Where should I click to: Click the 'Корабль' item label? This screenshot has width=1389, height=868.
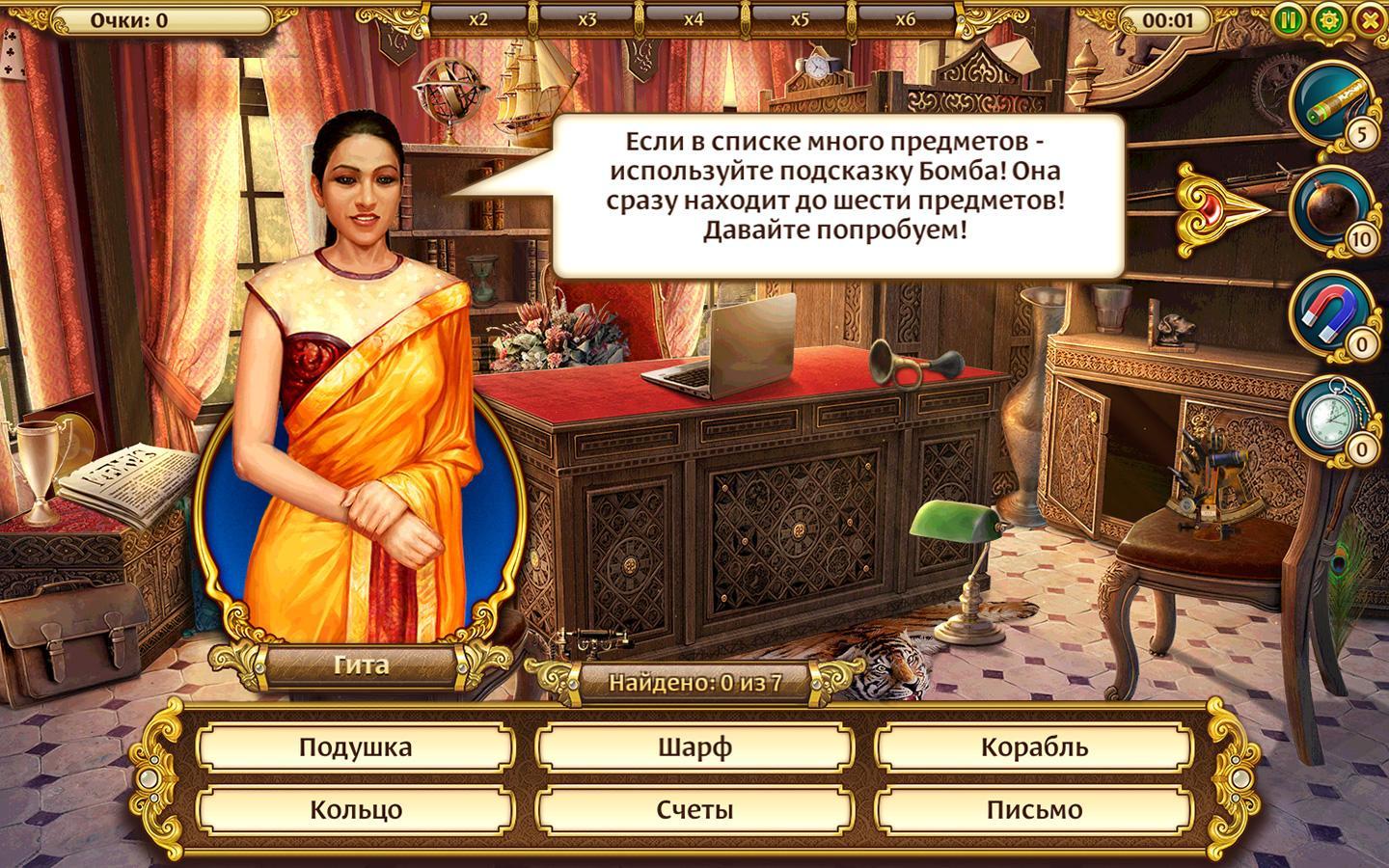pyautogui.click(x=1032, y=746)
